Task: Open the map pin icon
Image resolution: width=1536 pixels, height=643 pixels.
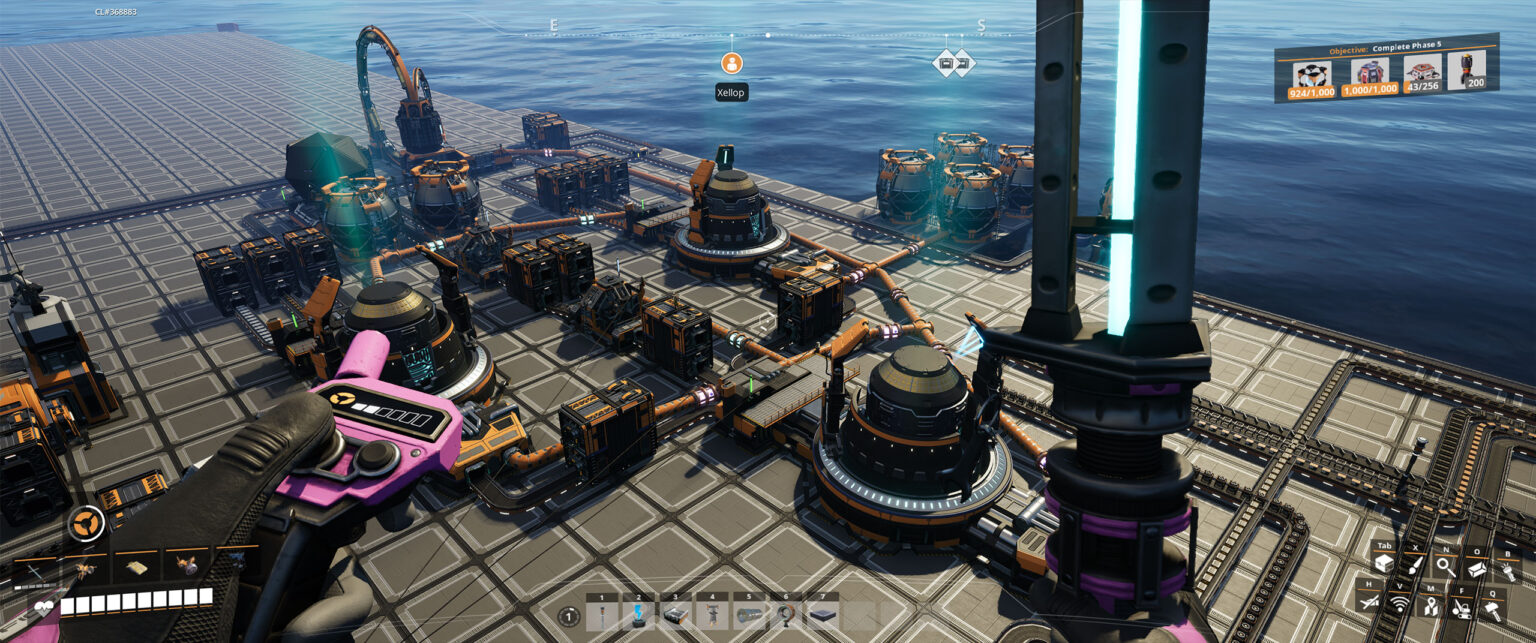Action: [x=1431, y=606]
